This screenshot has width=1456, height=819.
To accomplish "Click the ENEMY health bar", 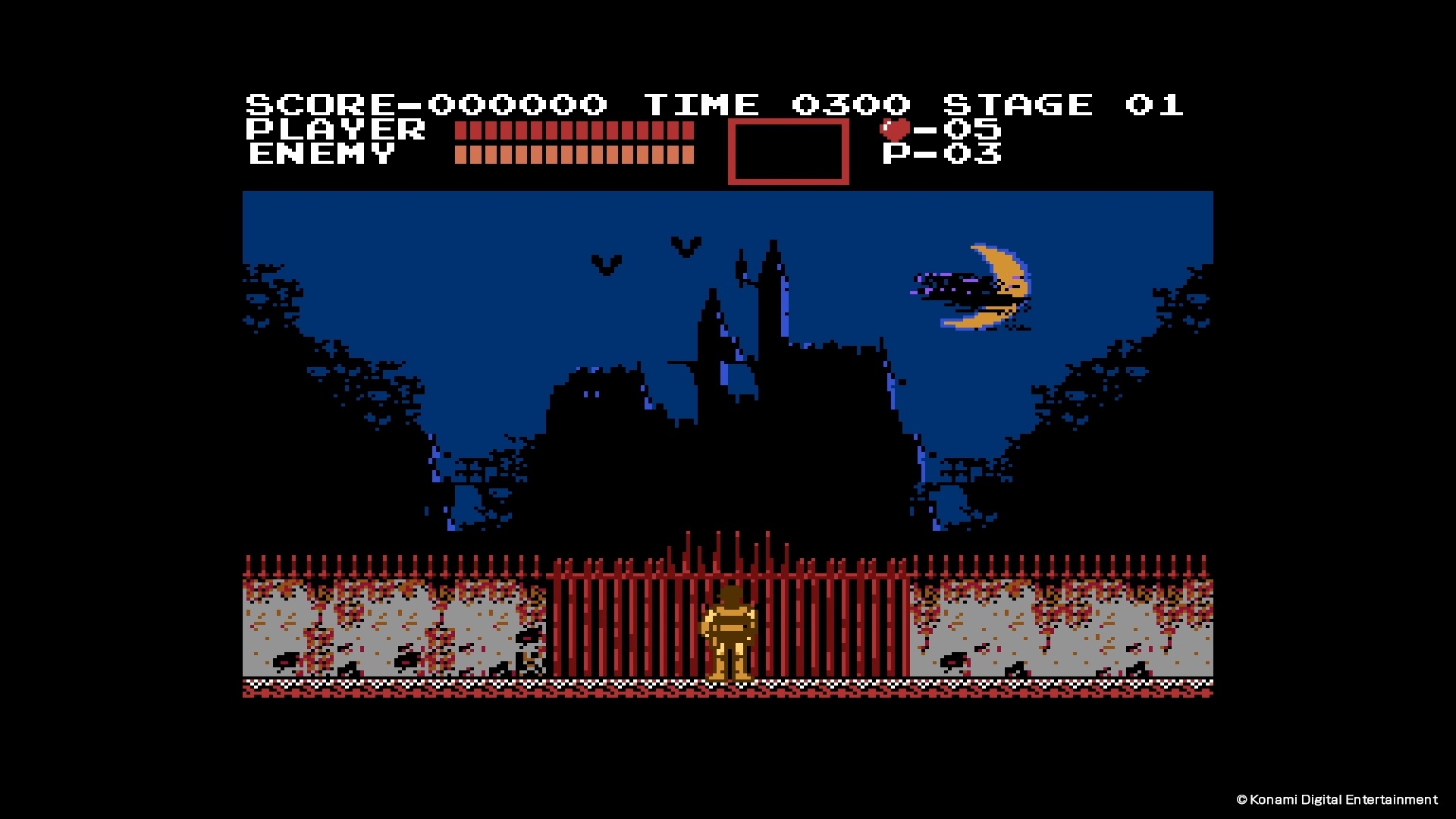I will click(x=573, y=155).
